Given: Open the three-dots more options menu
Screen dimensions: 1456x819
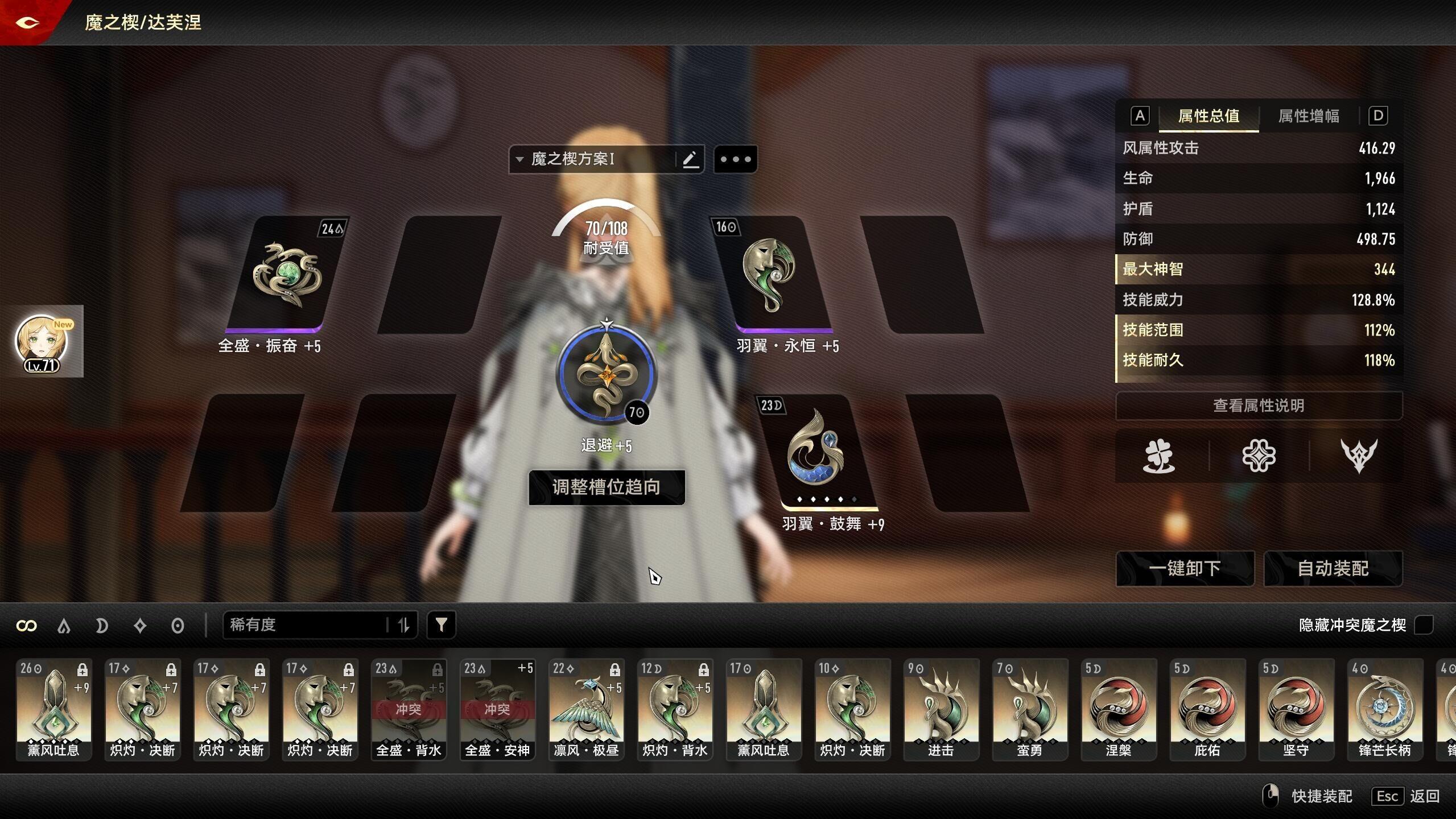Looking at the screenshot, I should pos(735,159).
